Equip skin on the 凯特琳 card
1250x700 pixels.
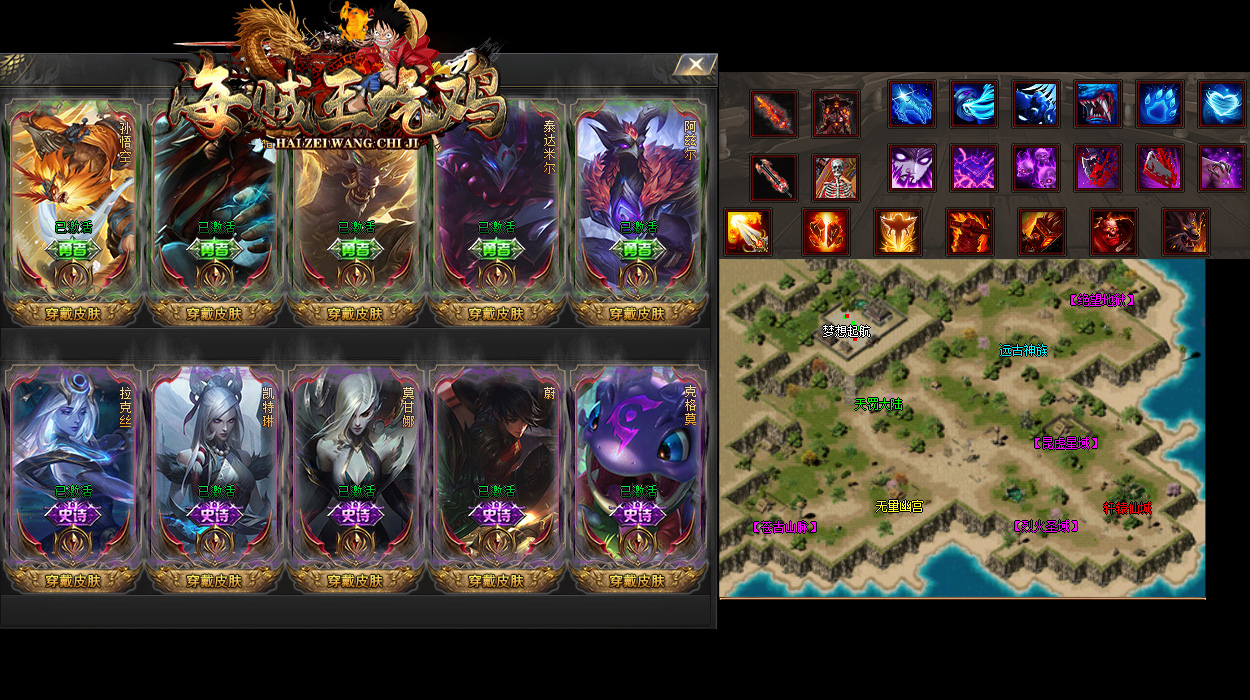tap(215, 580)
